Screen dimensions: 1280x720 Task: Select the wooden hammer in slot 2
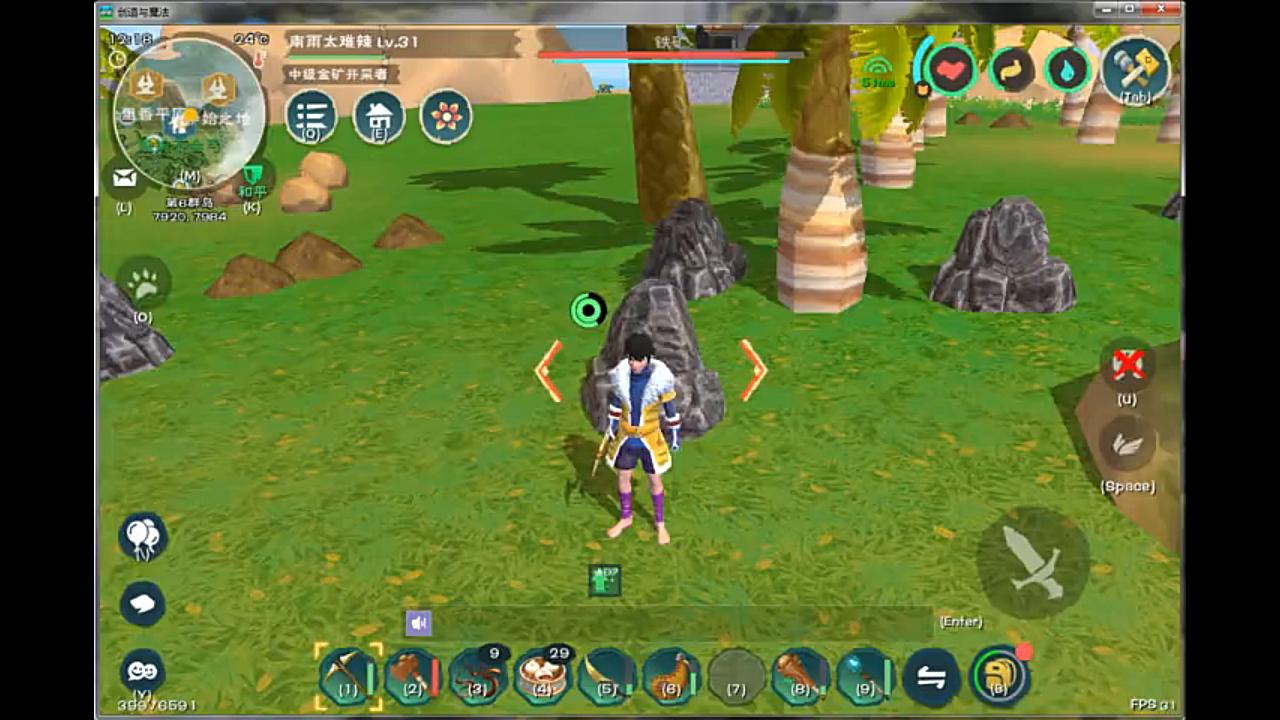pyautogui.click(x=412, y=676)
